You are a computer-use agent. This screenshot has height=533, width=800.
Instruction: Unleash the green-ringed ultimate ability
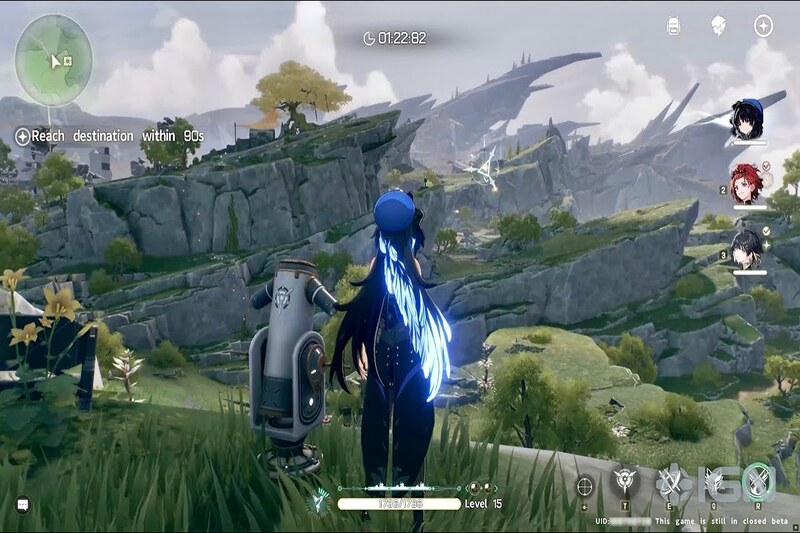(758, 482)
